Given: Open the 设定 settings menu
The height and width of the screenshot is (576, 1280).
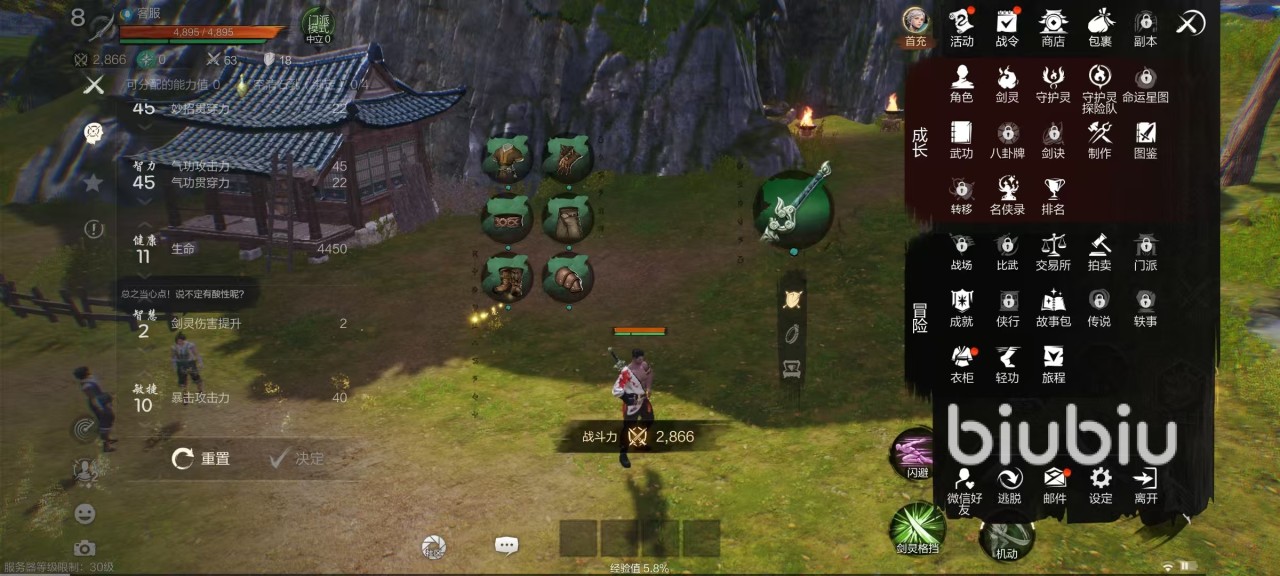Looking at the screenshot, I should pyautogui.click(x=1101, y=484).
